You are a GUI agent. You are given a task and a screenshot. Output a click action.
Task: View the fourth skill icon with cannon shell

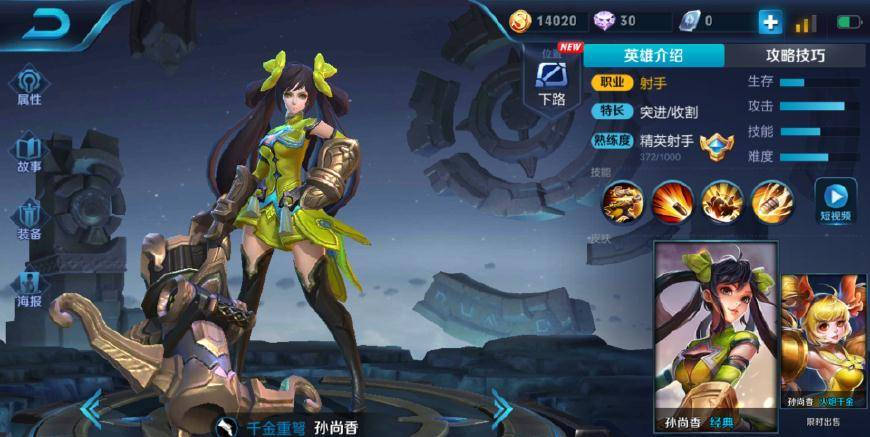[x=770, y=201]
